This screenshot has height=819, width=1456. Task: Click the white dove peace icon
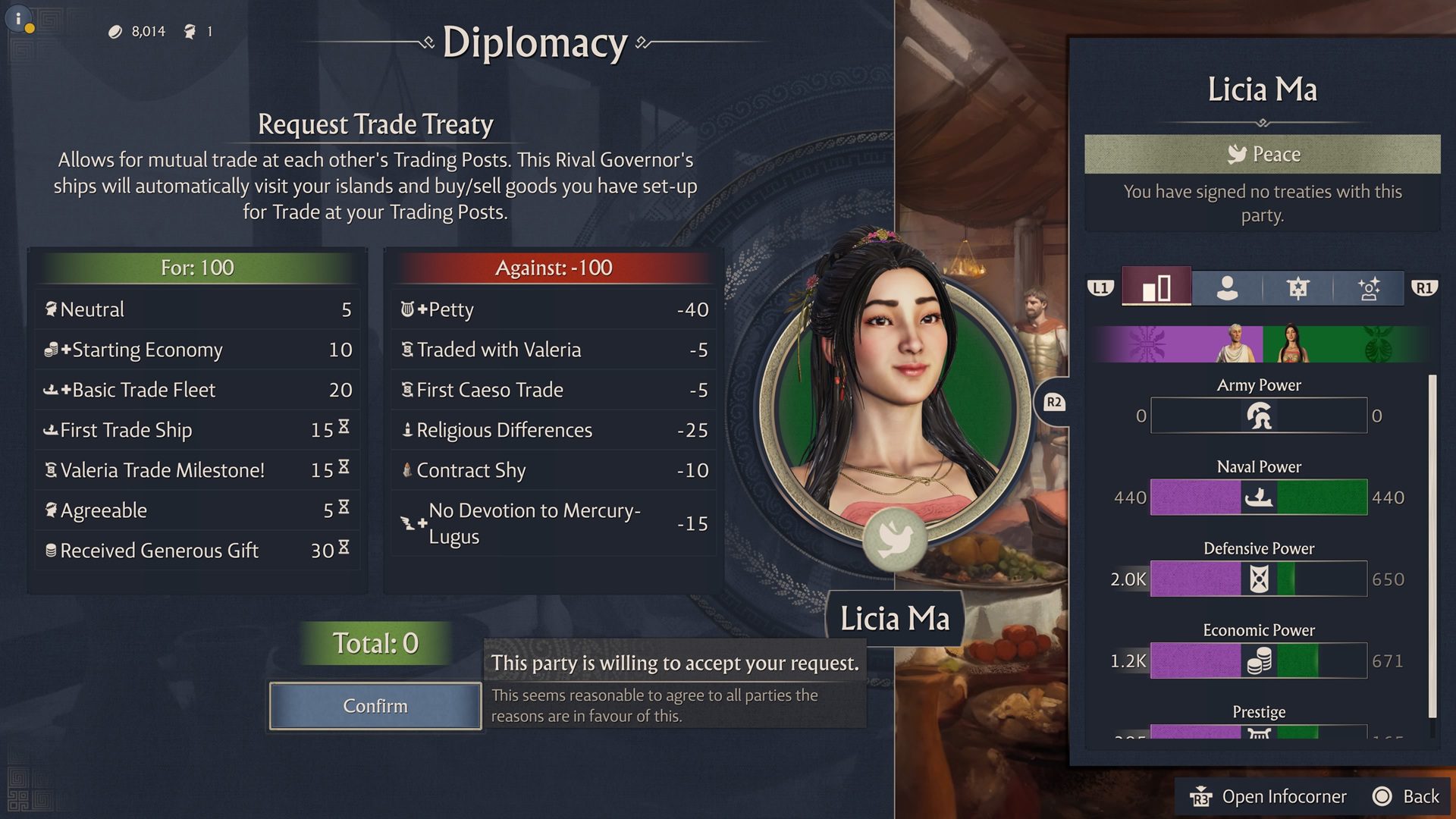[895, 538]
